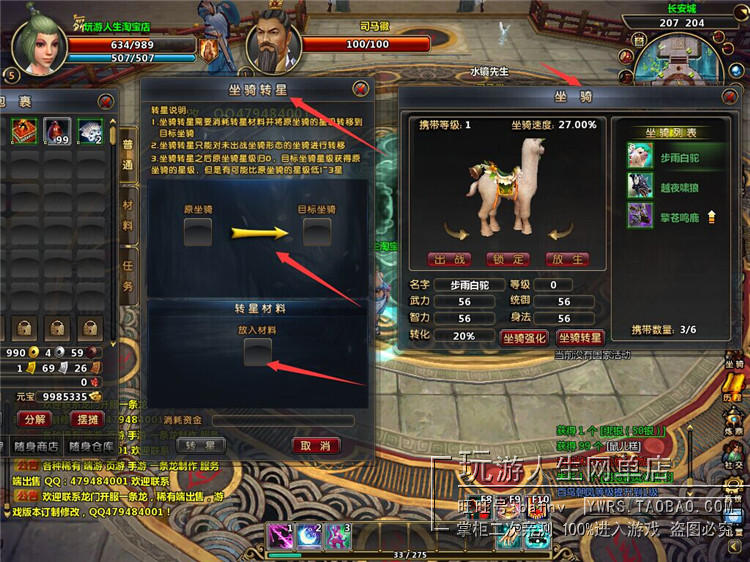Image resolution: width=750 pixels, height=562 pixels.
Task: Click the 出战 deploy mount button
Action: pyautogui.click(x=449, y=259)
